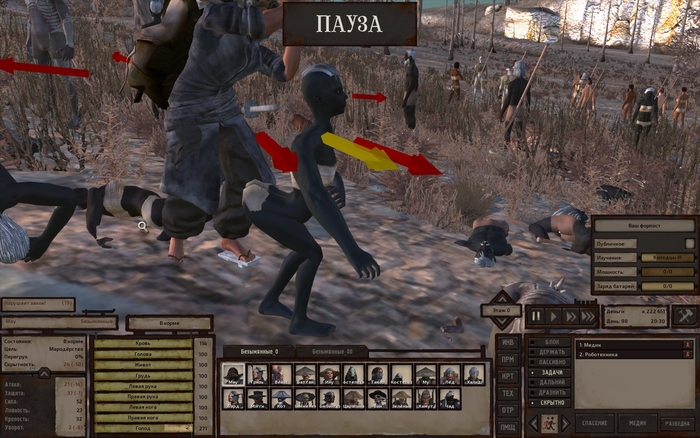Remove the Медик job from list
This screenshot has width=700, height=438.
(687, 344)
